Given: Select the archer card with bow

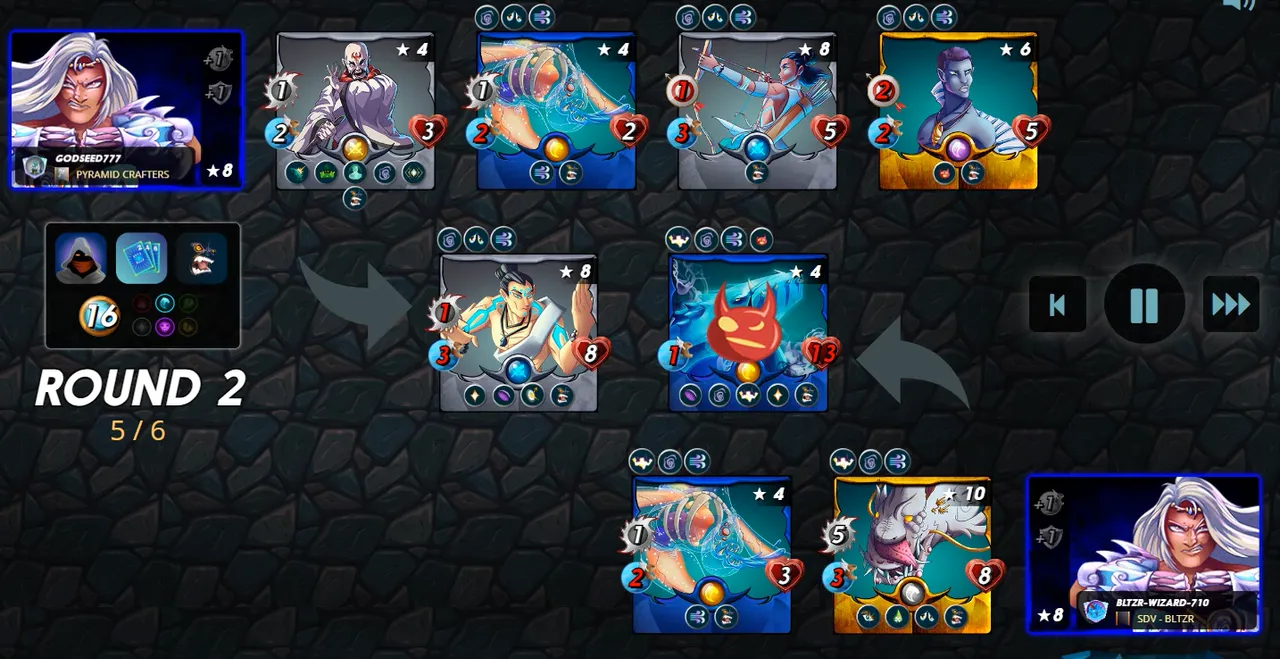Looking at the screenshot, I should 757,110.
